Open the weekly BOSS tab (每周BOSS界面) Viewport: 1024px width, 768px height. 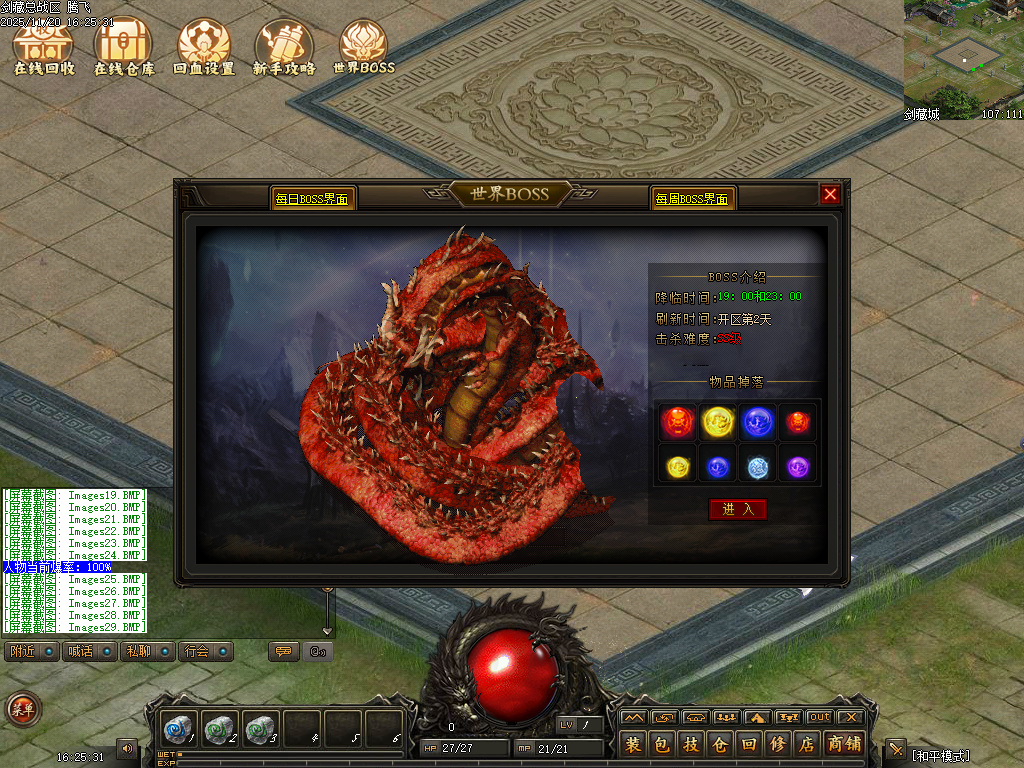(x=692, y=199)
